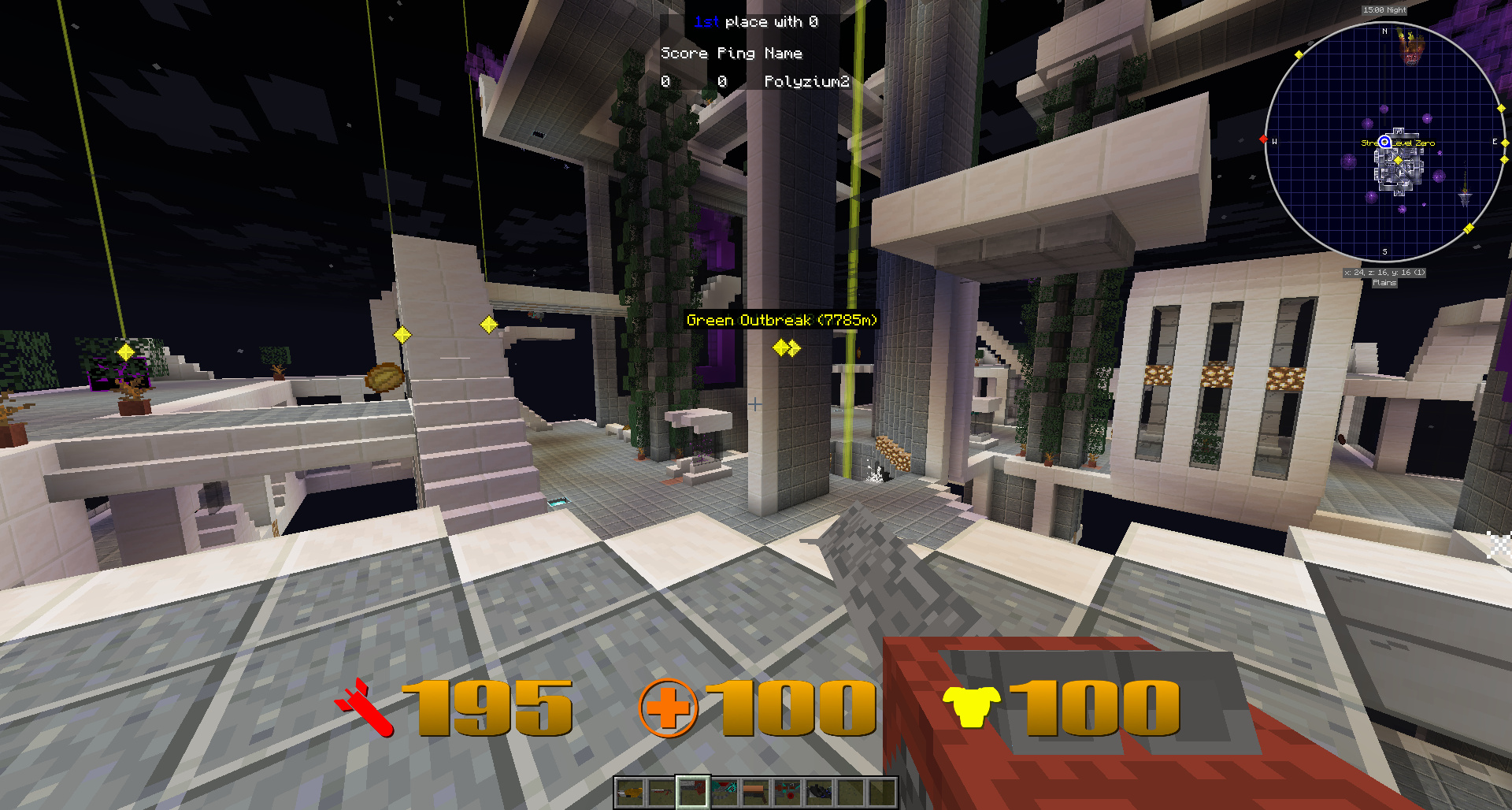Select the rocket launcher in the highlighted hotbar slot
This screenshot has height=810, width=1512.
(x=693, y=793)
